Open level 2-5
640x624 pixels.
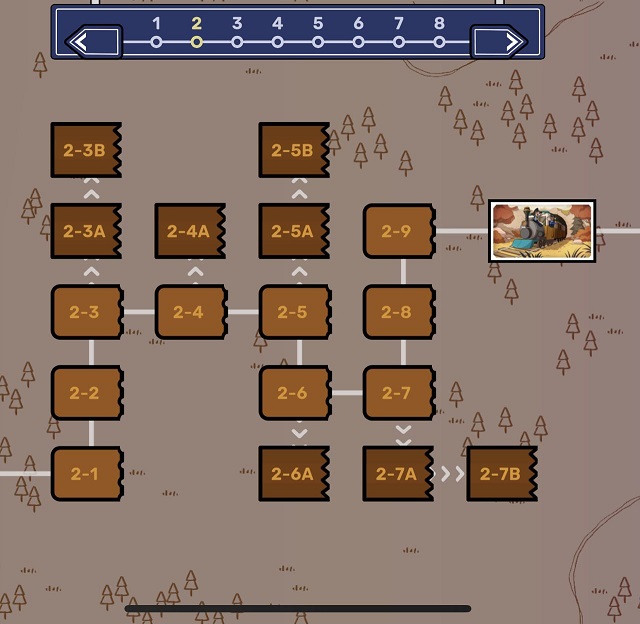(294, 312)
